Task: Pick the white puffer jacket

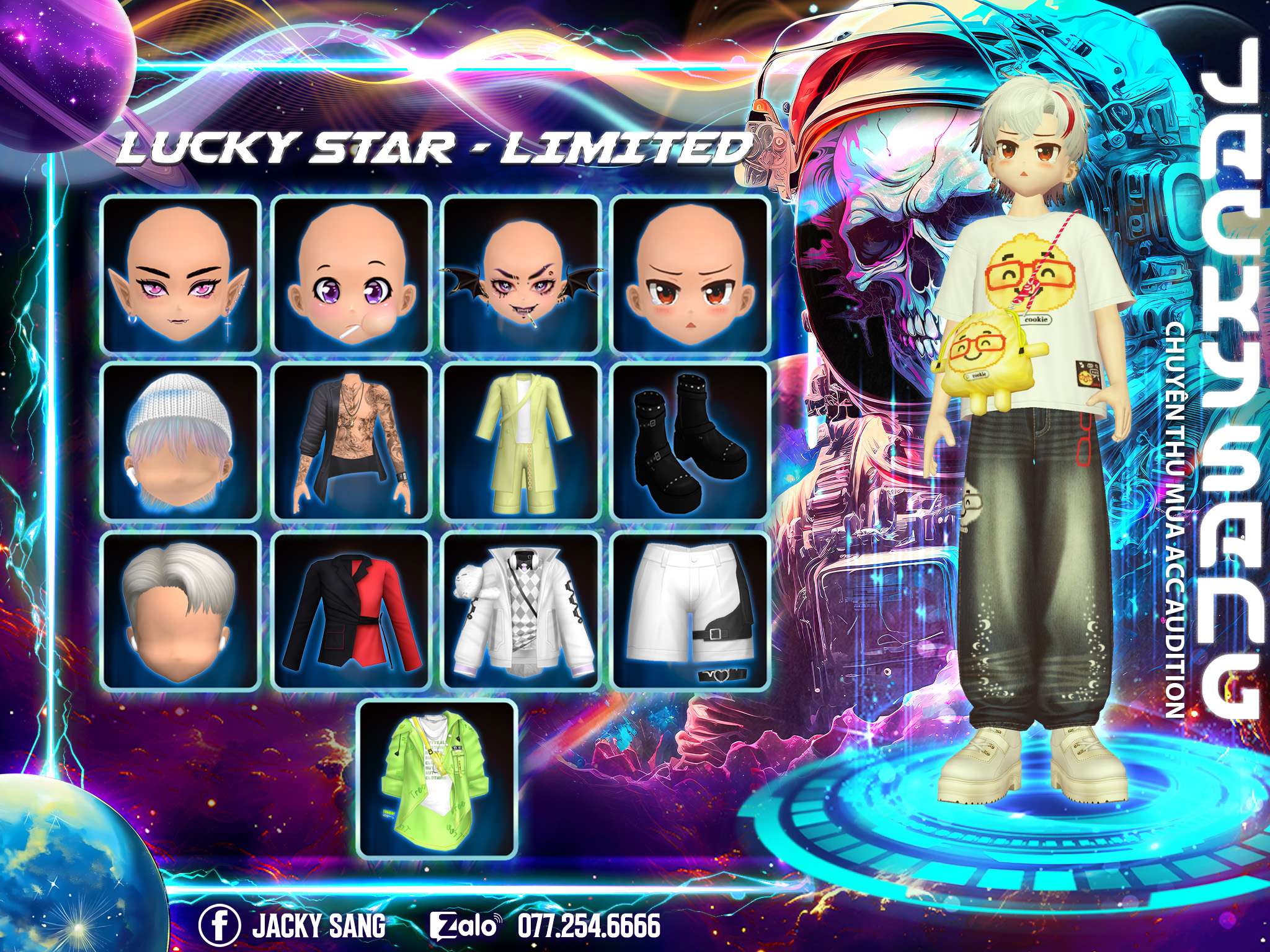Action: [521, 610]
